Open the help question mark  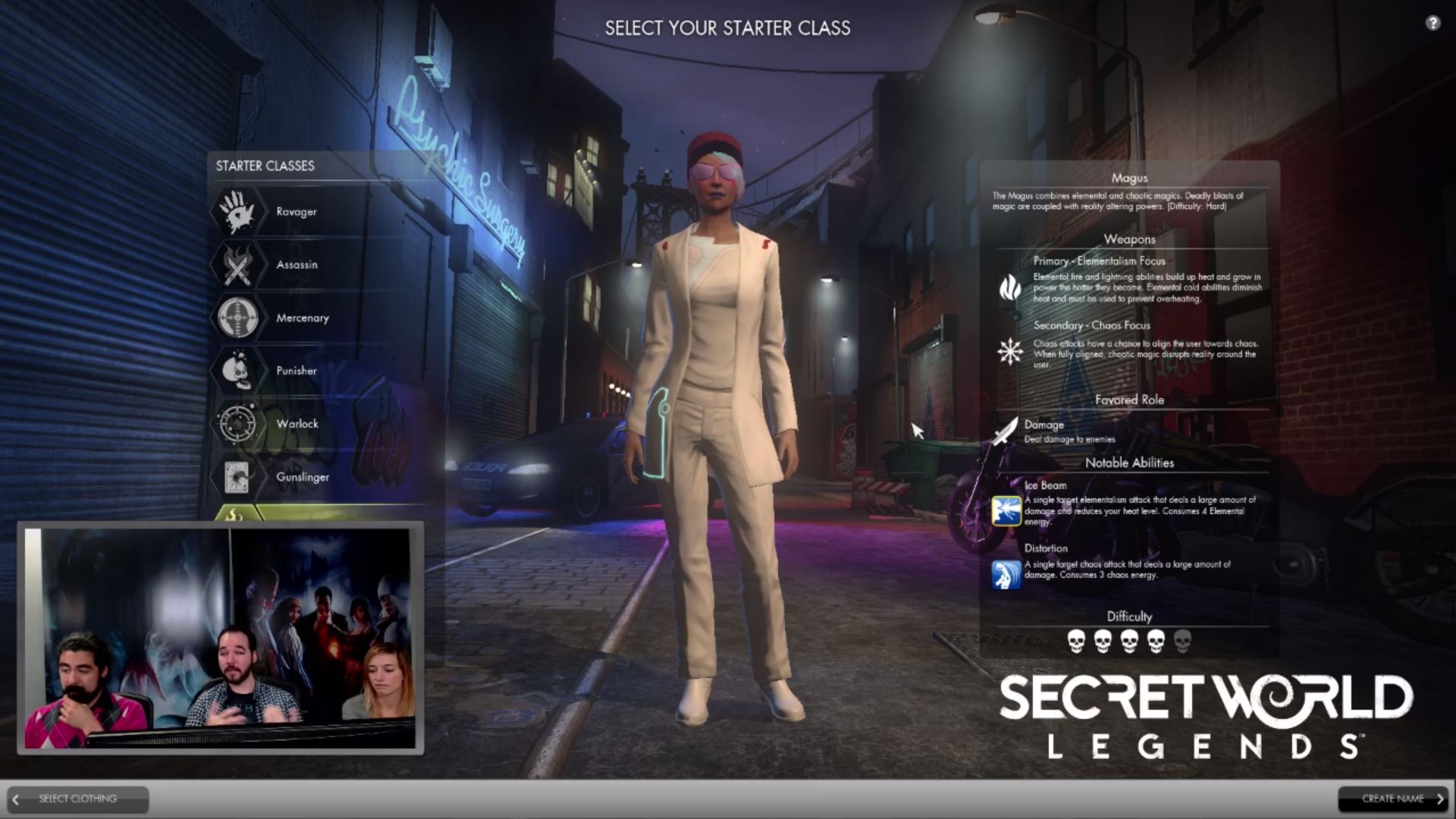pos(1432,23)
